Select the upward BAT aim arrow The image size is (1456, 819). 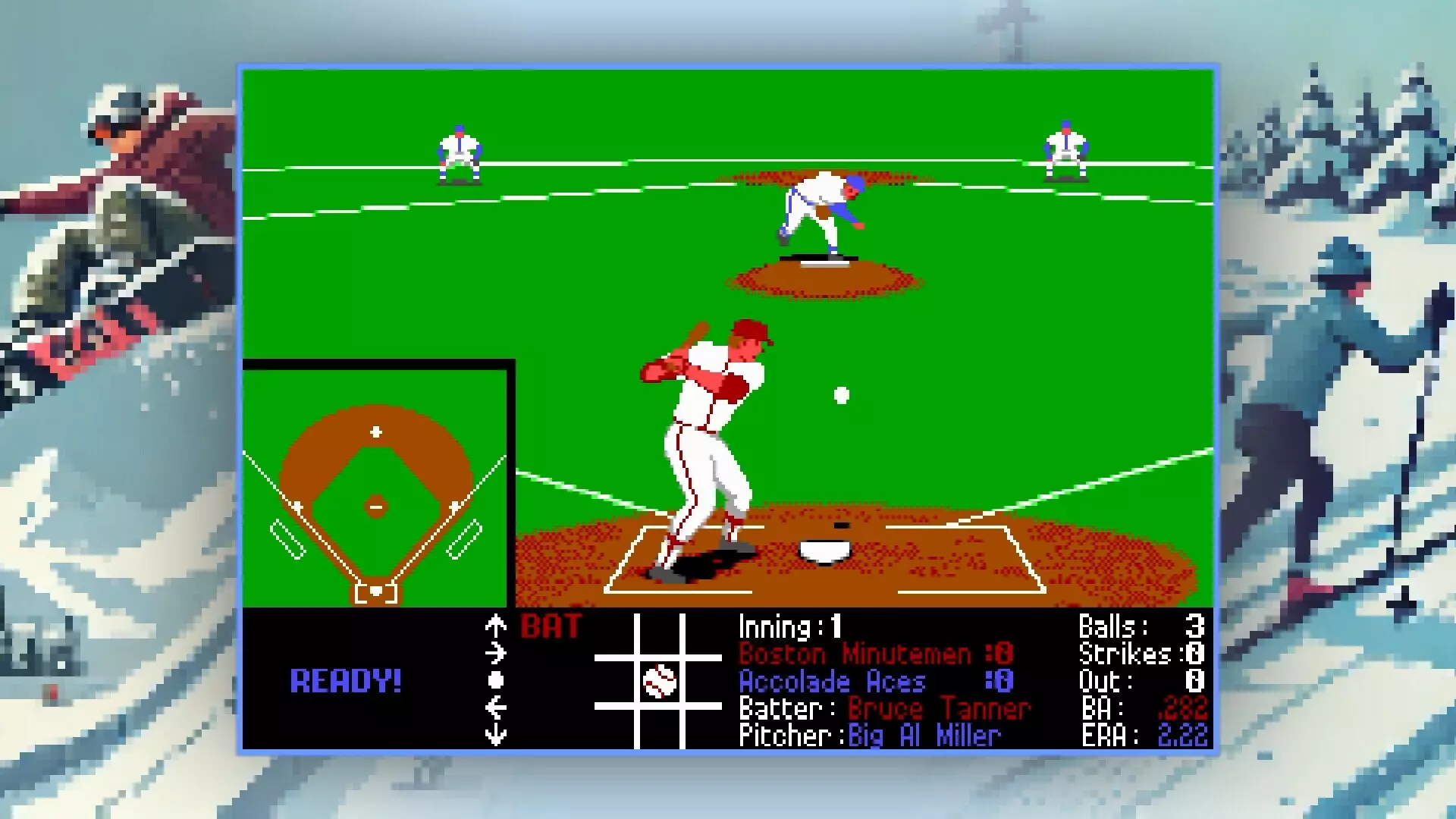(x=497, y=626)
